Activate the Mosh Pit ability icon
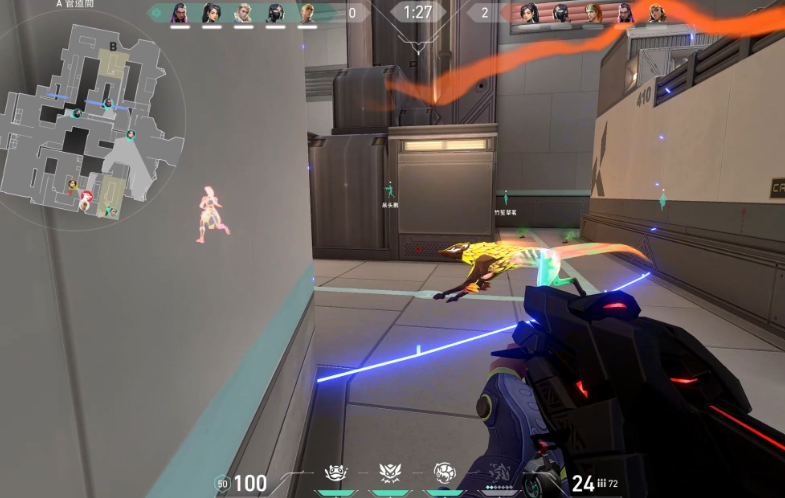Image resolution: width=785 pixels, height=498 pixels. (x=444, y=473)
